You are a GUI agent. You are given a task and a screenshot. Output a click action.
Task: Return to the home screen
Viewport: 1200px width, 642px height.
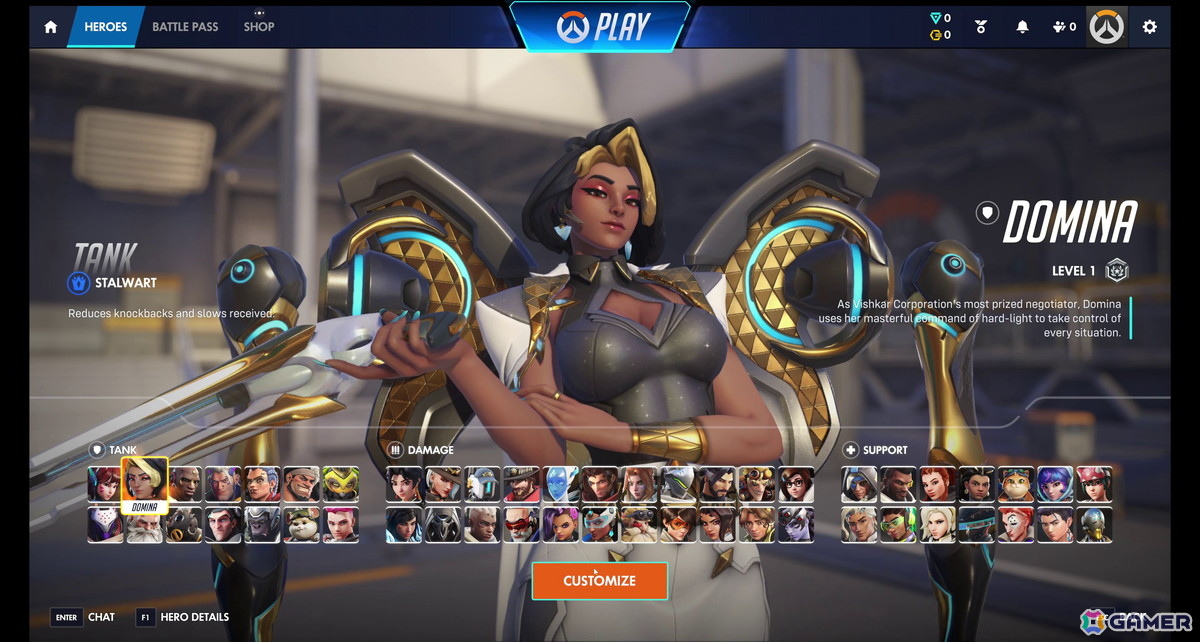(50, 27)
